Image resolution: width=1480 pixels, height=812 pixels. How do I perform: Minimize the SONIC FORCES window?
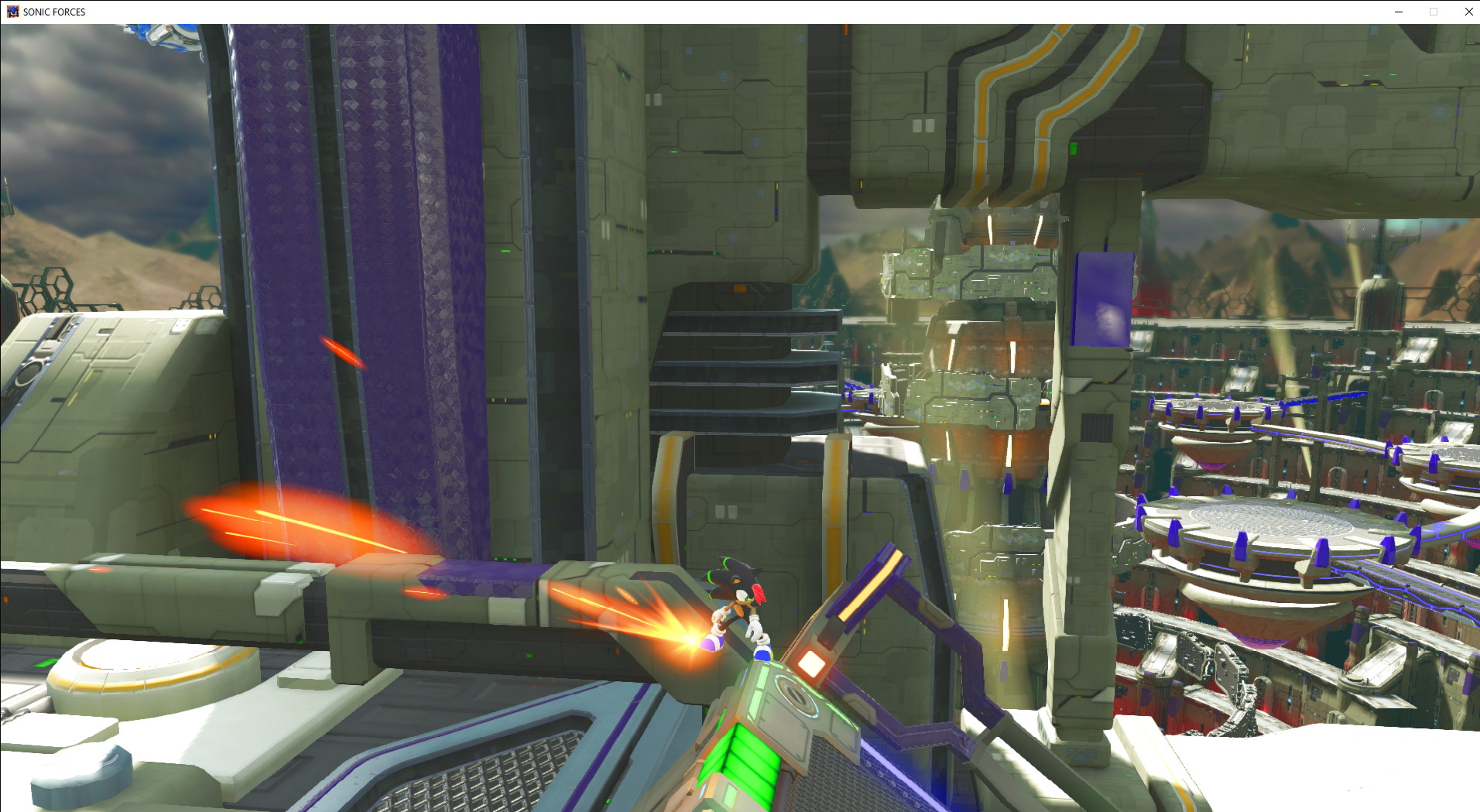[x=1397, y=12]
